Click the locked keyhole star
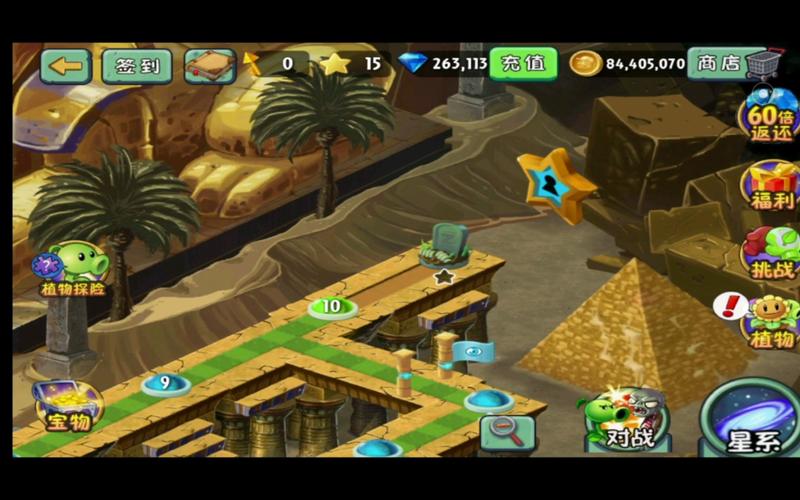Screen dimensions: 800x500 click(555, 185)
